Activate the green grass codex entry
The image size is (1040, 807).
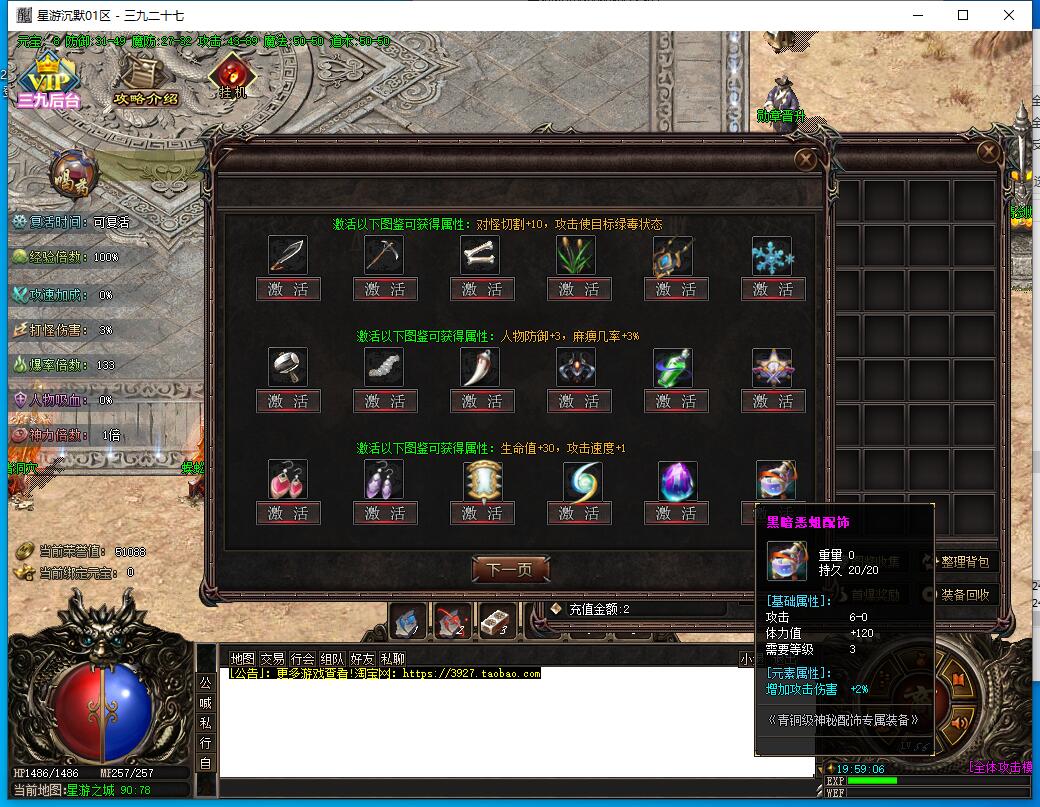(x=579, y=290)
